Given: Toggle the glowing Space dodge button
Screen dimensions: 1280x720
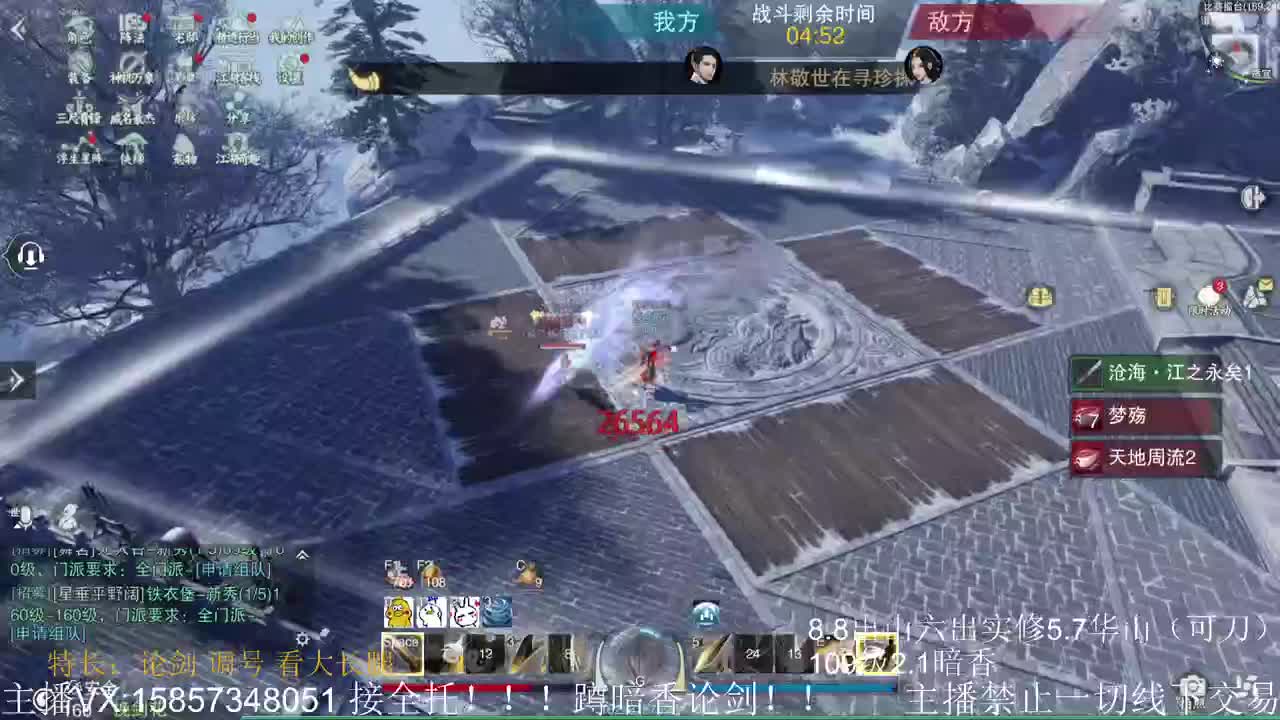Looking at the screenshot, I should point(402,653).
